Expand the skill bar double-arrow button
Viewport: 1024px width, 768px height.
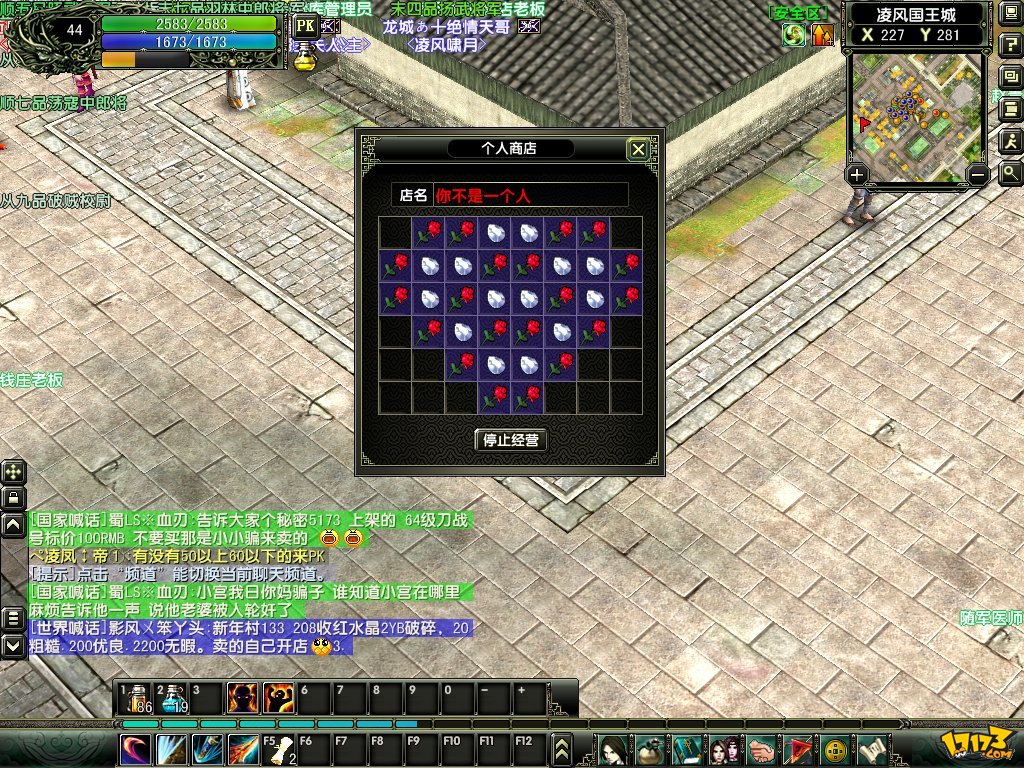point(562,749)
